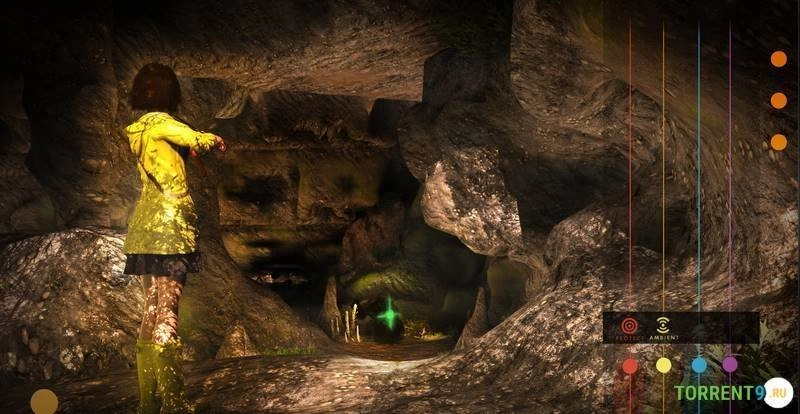The image size is (800, 414).
Task: Click the red dot on the red line
Action: 630,366
